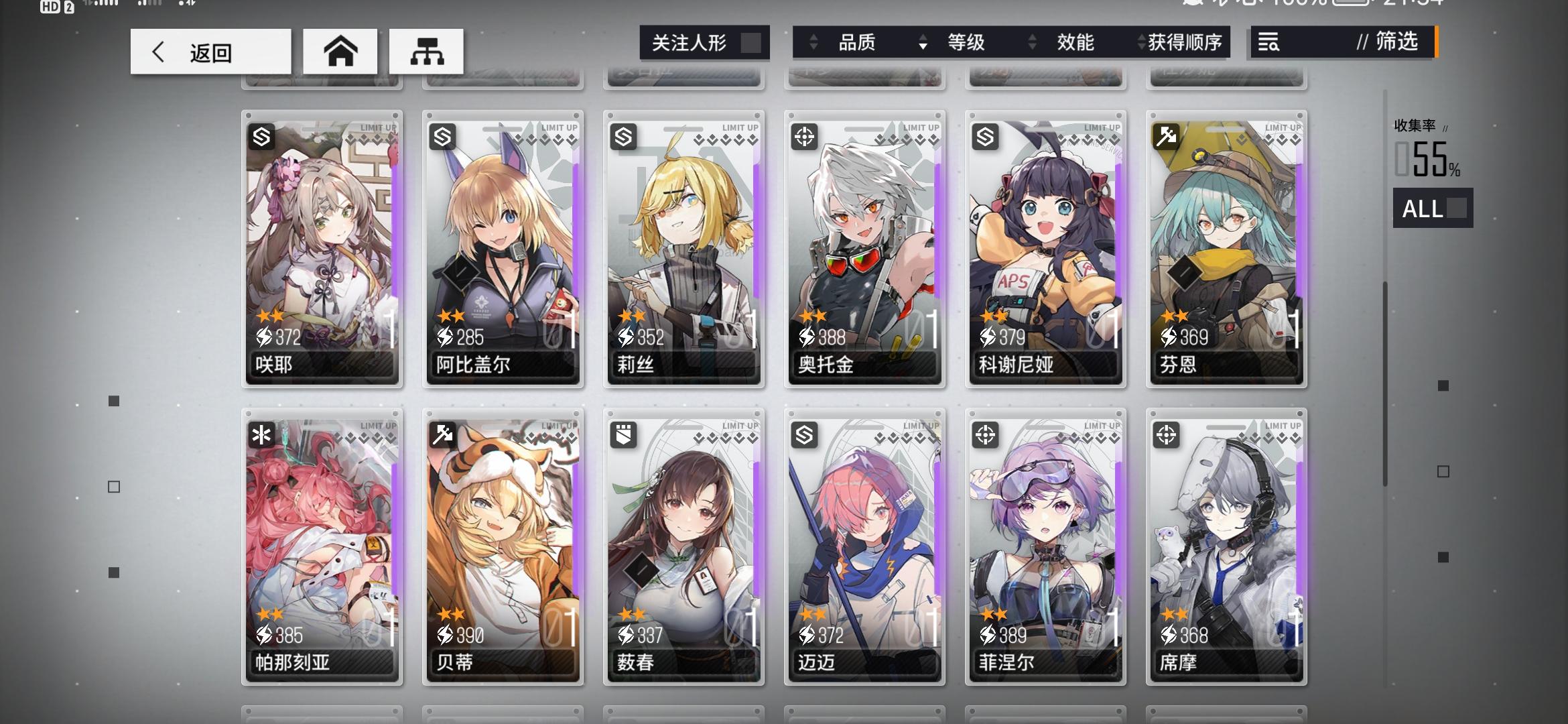Toggle the 关注人形 checkbox
This screenshot has height=724, width=1568.
pos(750,42)
